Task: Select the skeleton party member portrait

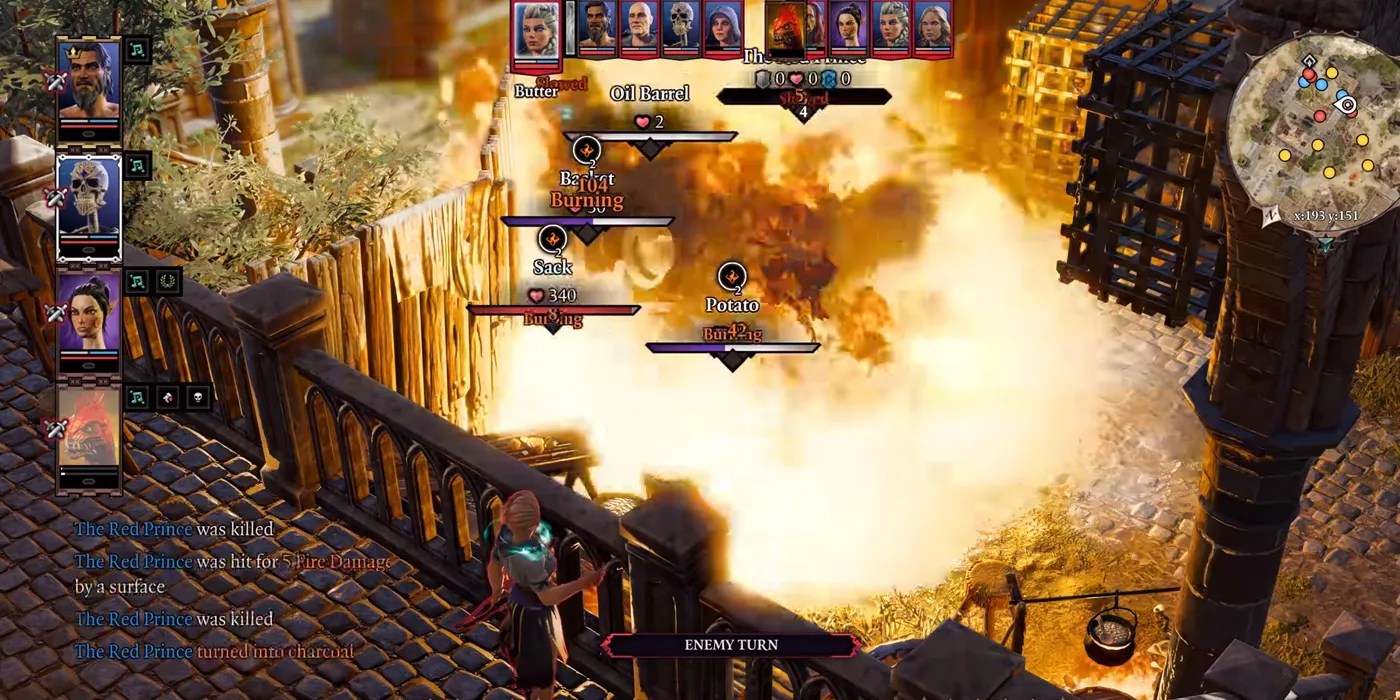Action: click(x=89, y=197)
